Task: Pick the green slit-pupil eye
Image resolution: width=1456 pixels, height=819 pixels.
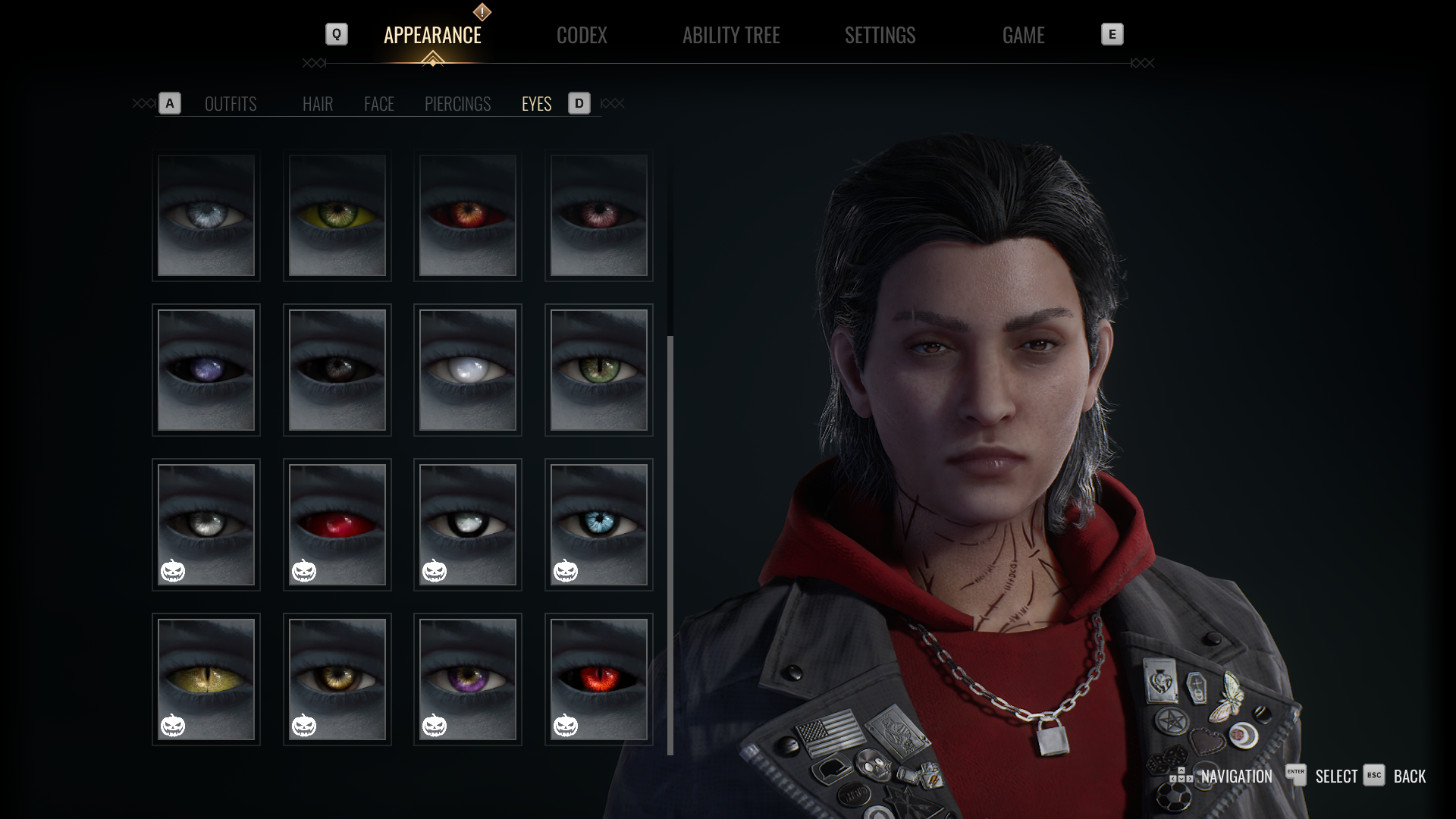Action: click(x=599, y=370)
